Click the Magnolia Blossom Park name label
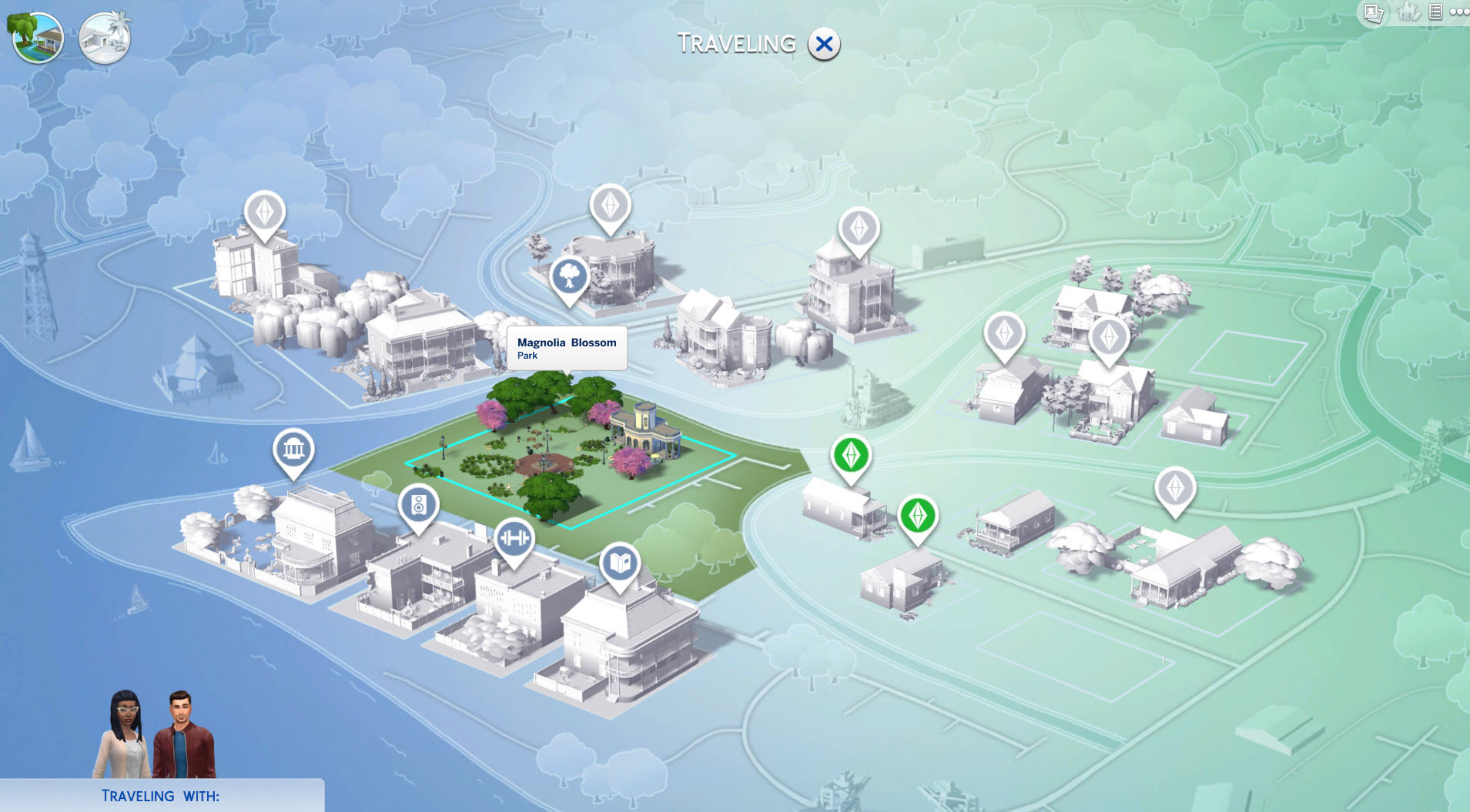Viewport: 1470px width, 812px height. pos(568,348)
